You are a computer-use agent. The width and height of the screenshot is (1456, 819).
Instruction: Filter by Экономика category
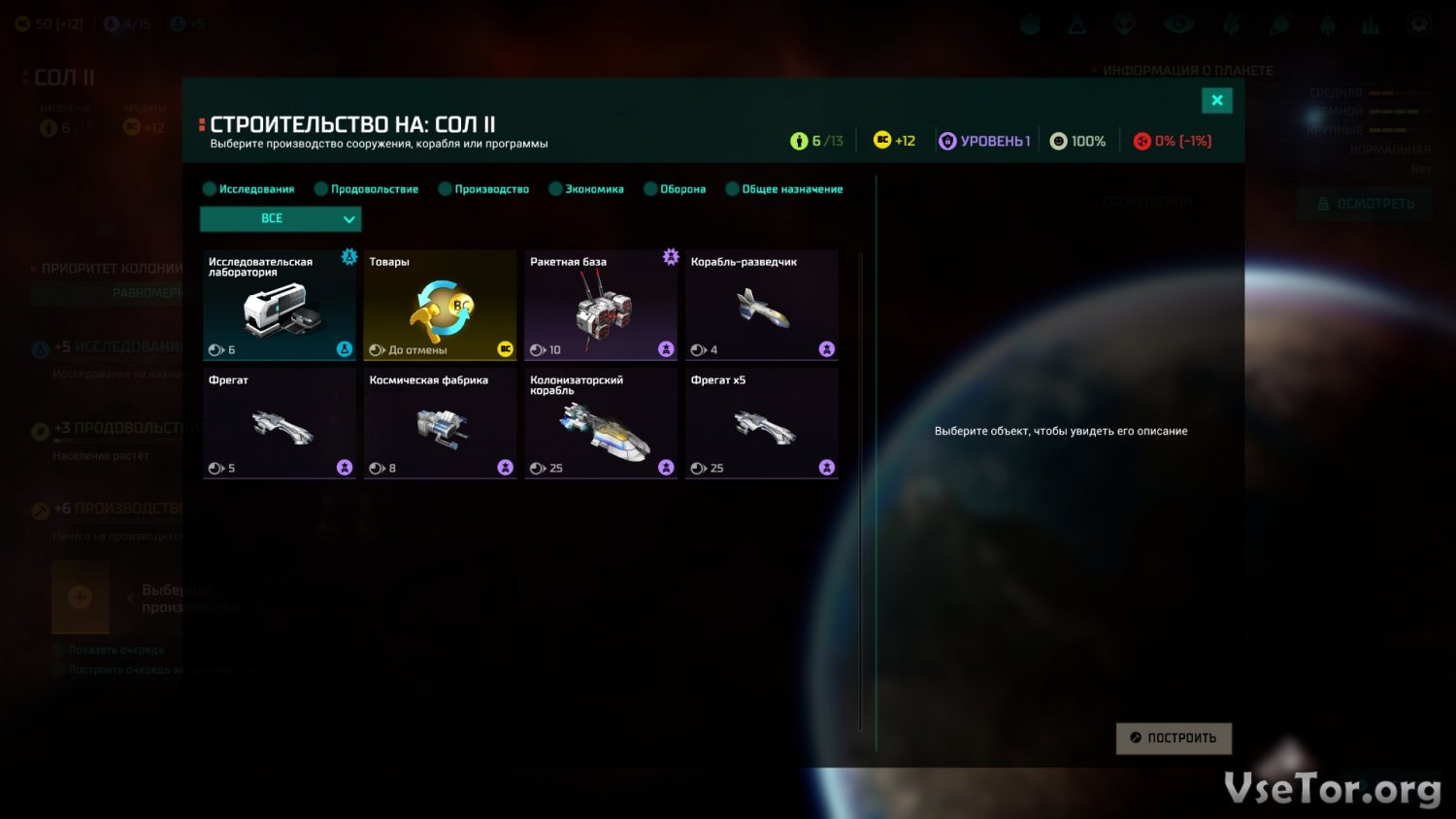tap(586, 189)
